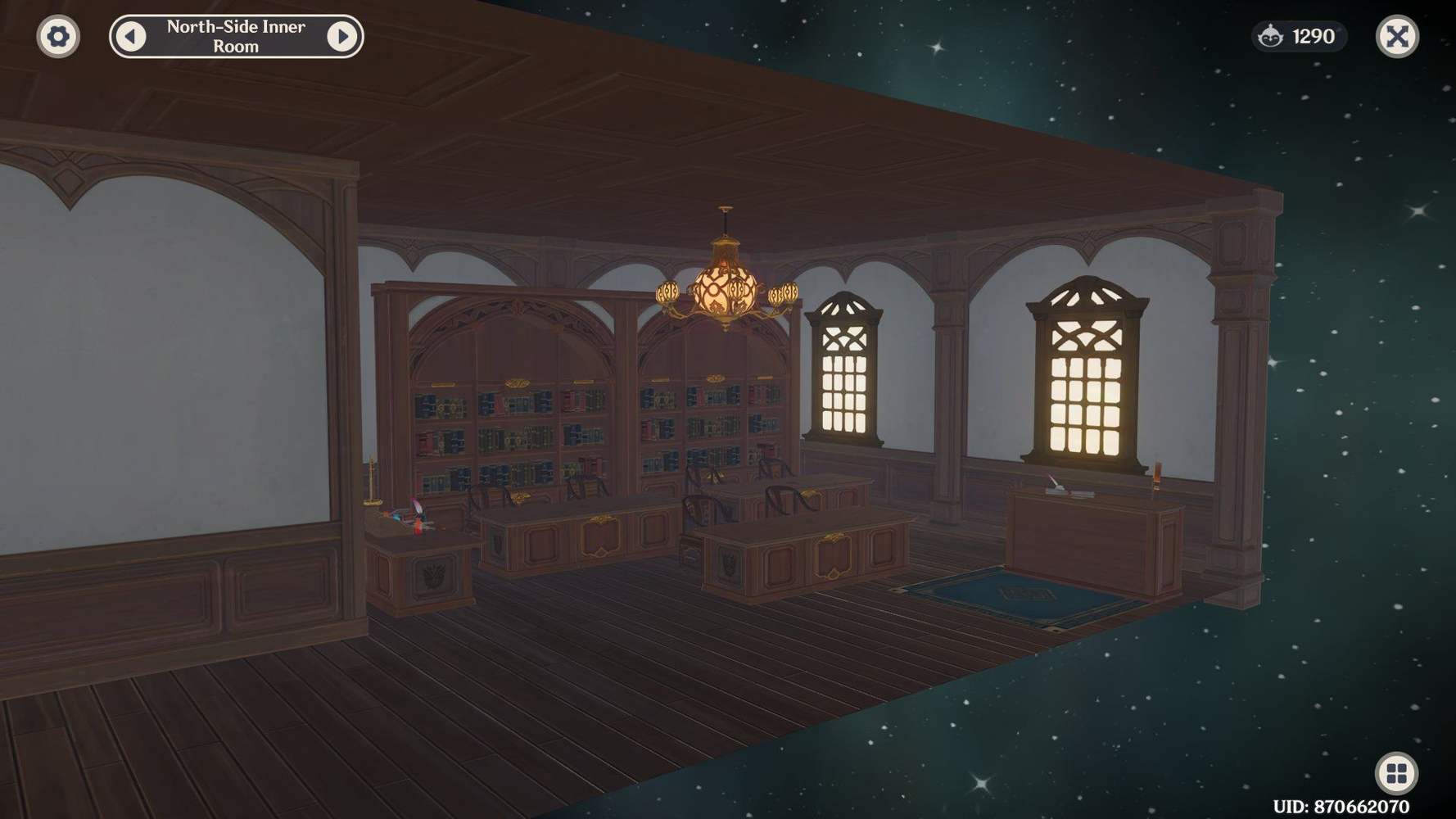Open the right bookshelf cabinet
Screen dimensions: 1456x819
[712, 418]
